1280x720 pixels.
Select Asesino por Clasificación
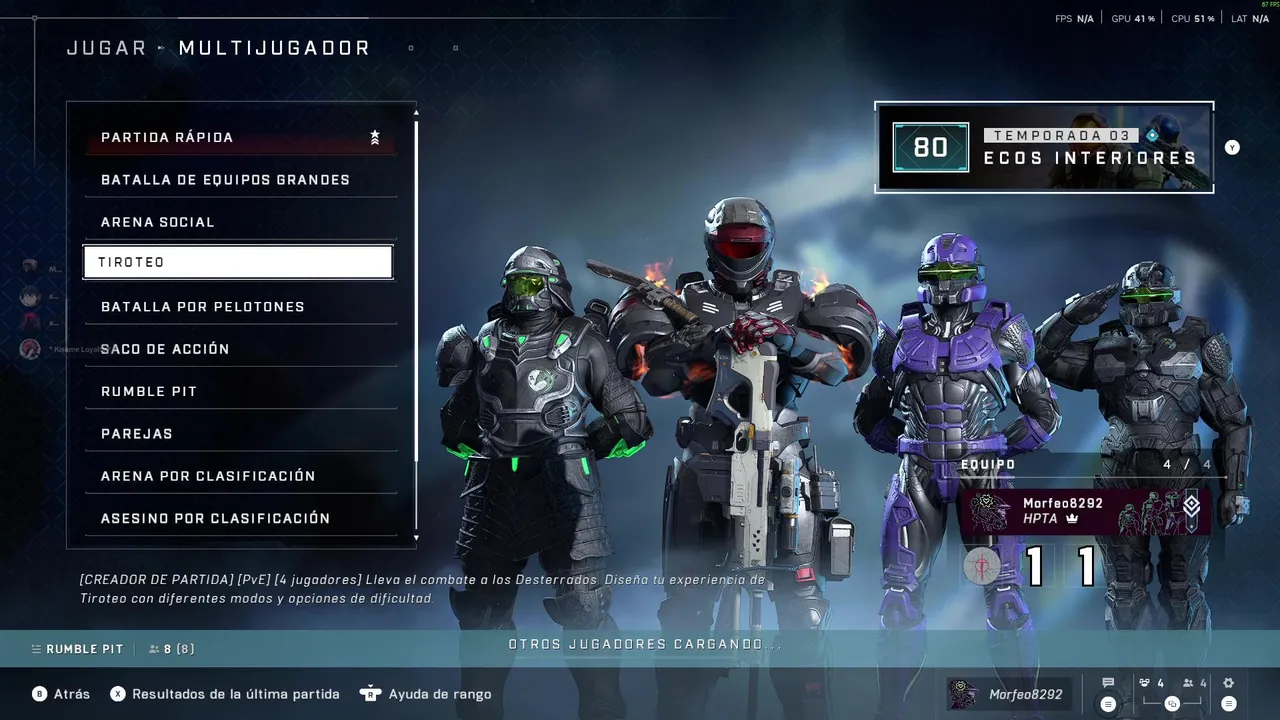click(240, 518)
